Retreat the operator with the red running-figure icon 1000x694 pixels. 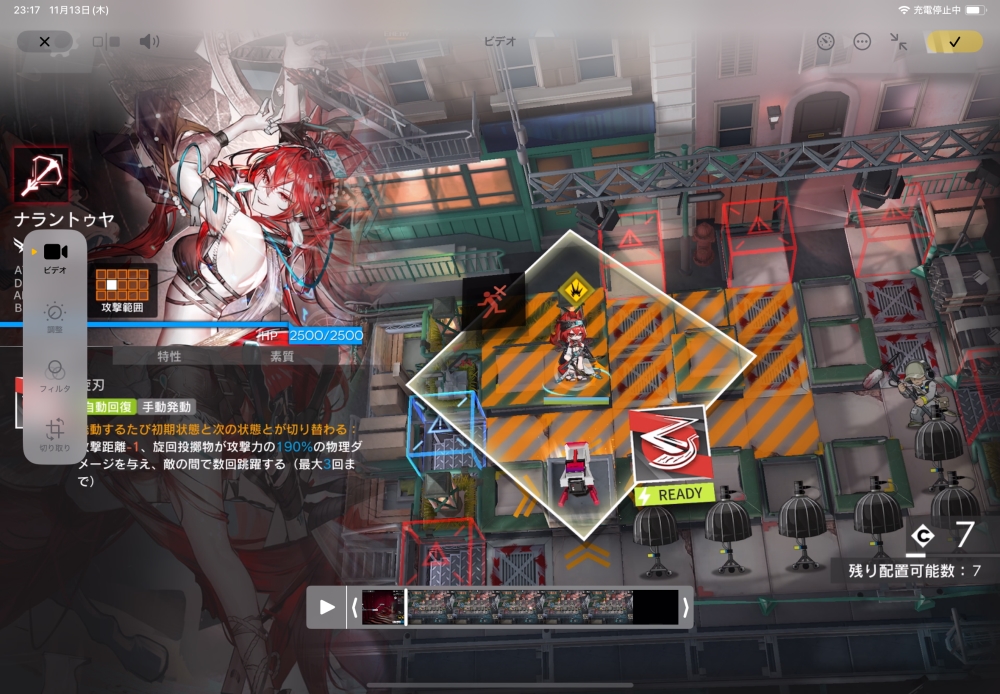tap(493, 299)
